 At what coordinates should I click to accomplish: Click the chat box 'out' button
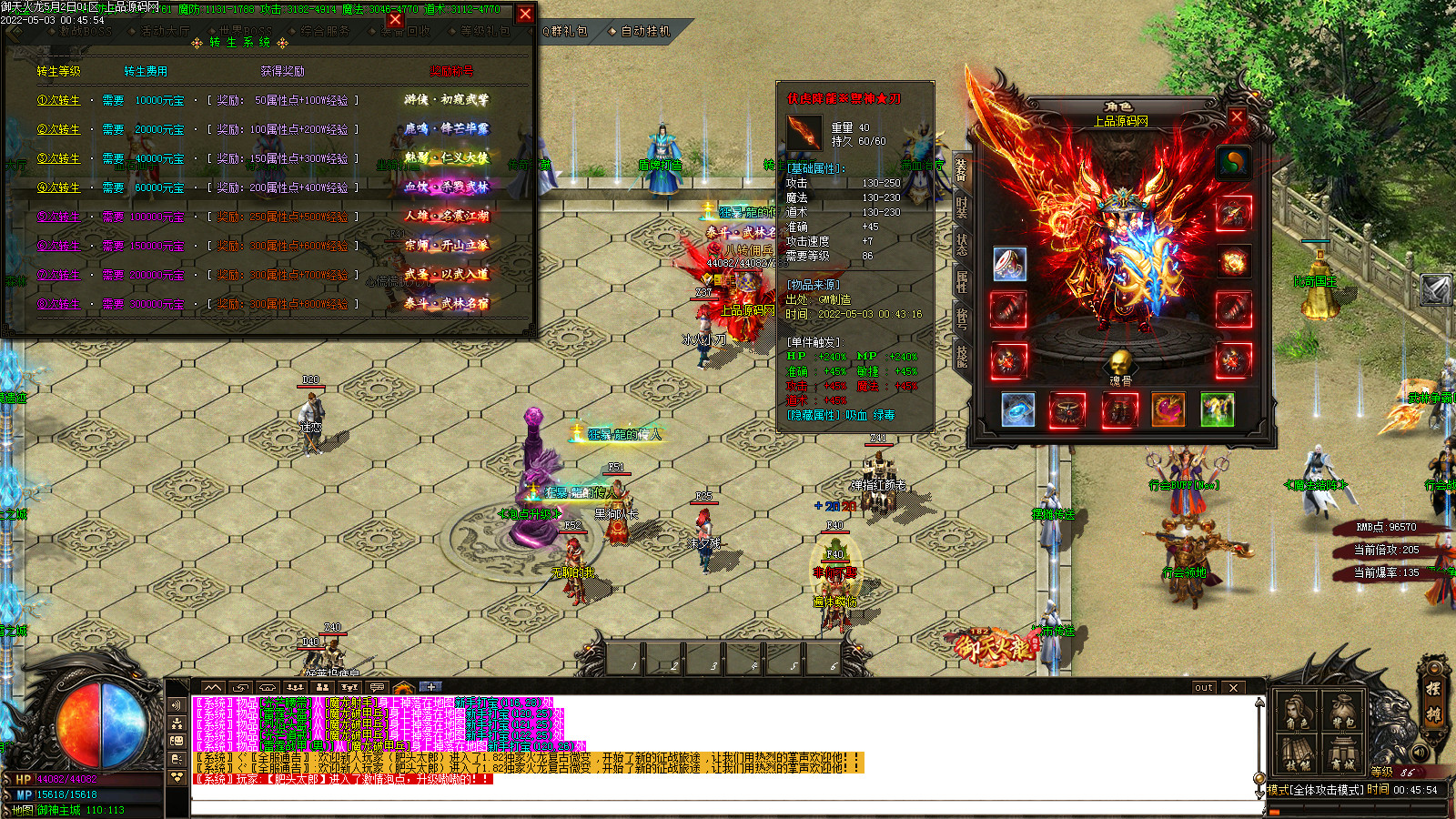point(1204,687)
